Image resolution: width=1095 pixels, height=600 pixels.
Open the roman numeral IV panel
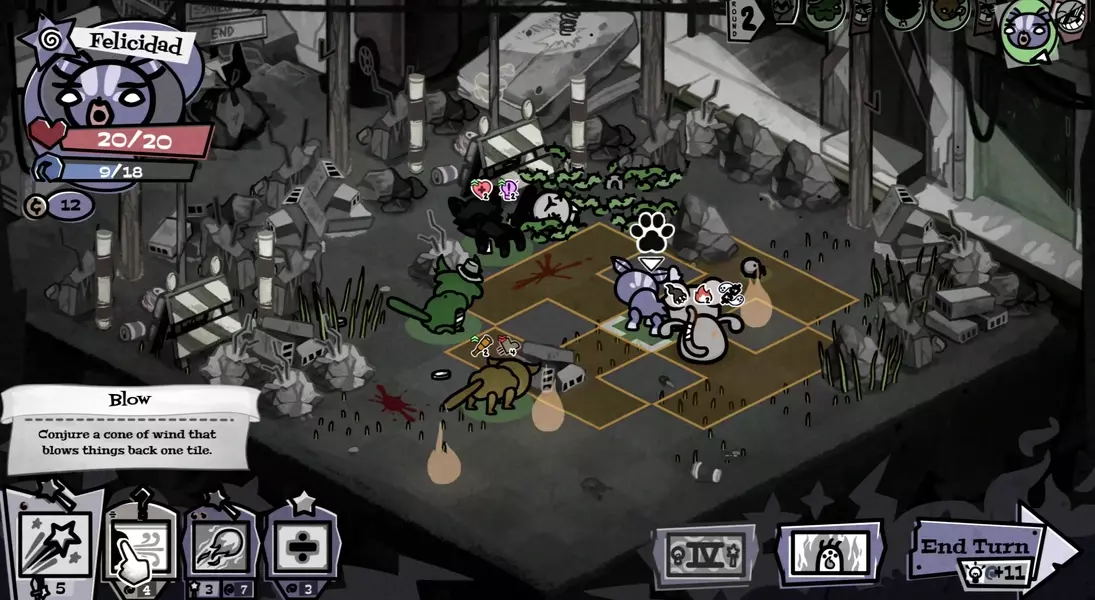[706, 554]
